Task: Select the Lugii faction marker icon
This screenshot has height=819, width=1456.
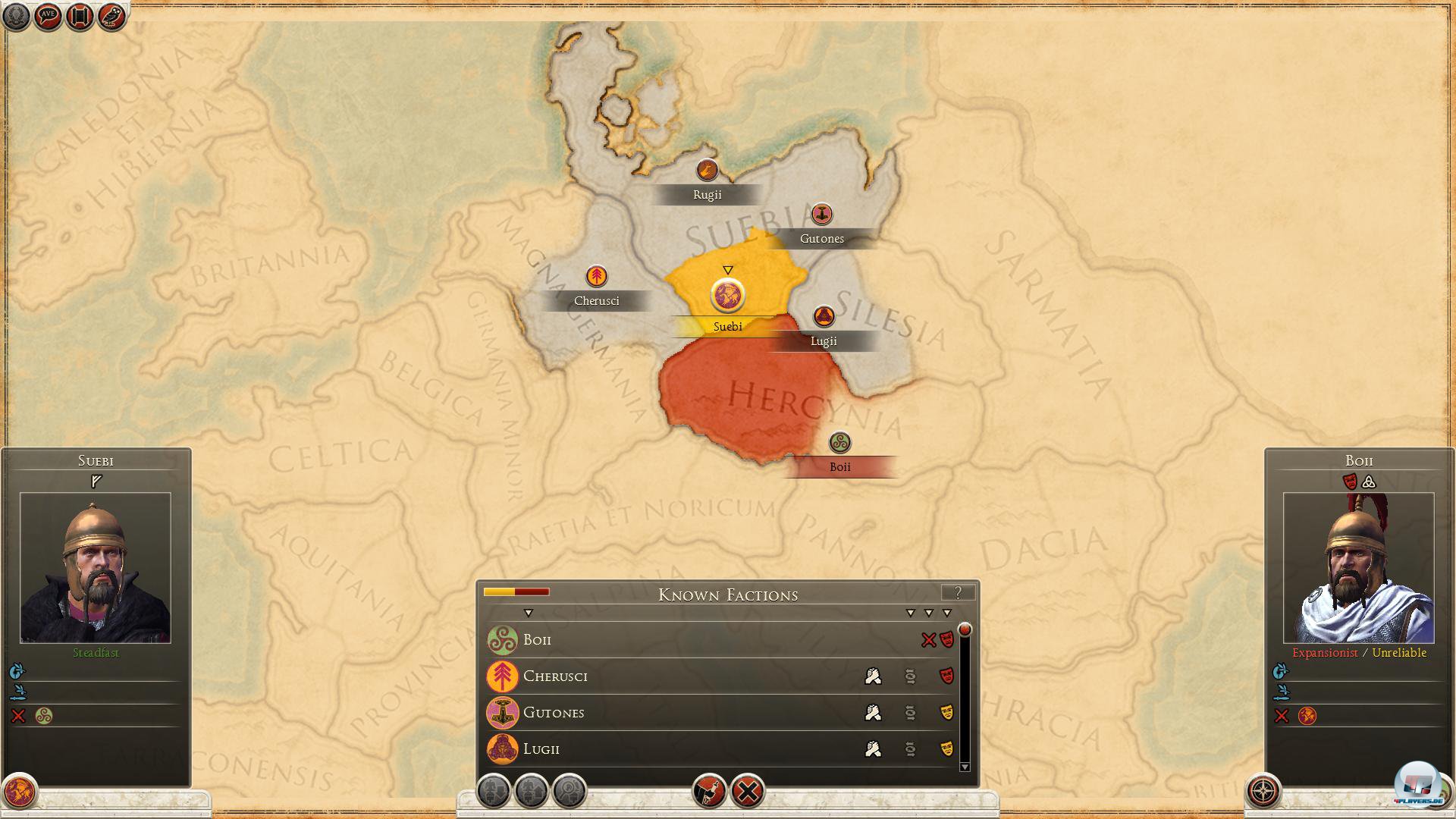Action: (x=824, y=315)
